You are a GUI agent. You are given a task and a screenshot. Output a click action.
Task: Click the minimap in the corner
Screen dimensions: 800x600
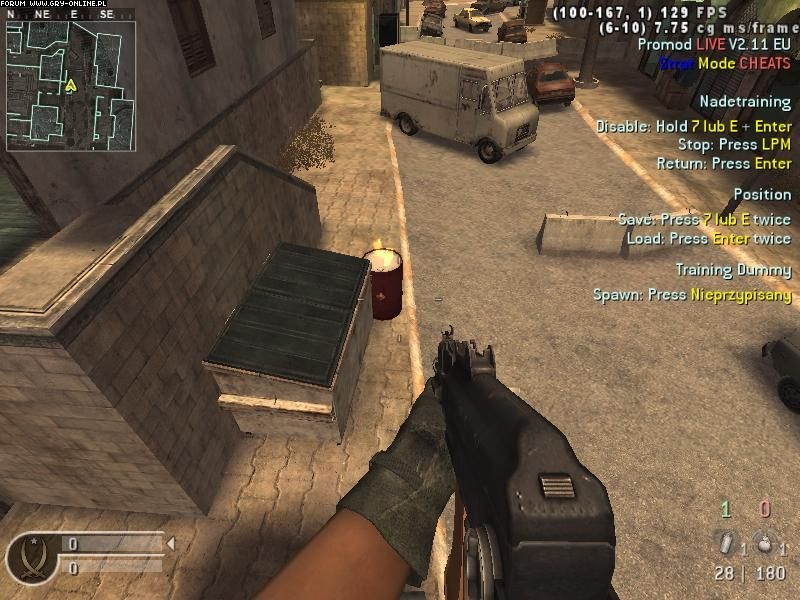click(70, 86)
